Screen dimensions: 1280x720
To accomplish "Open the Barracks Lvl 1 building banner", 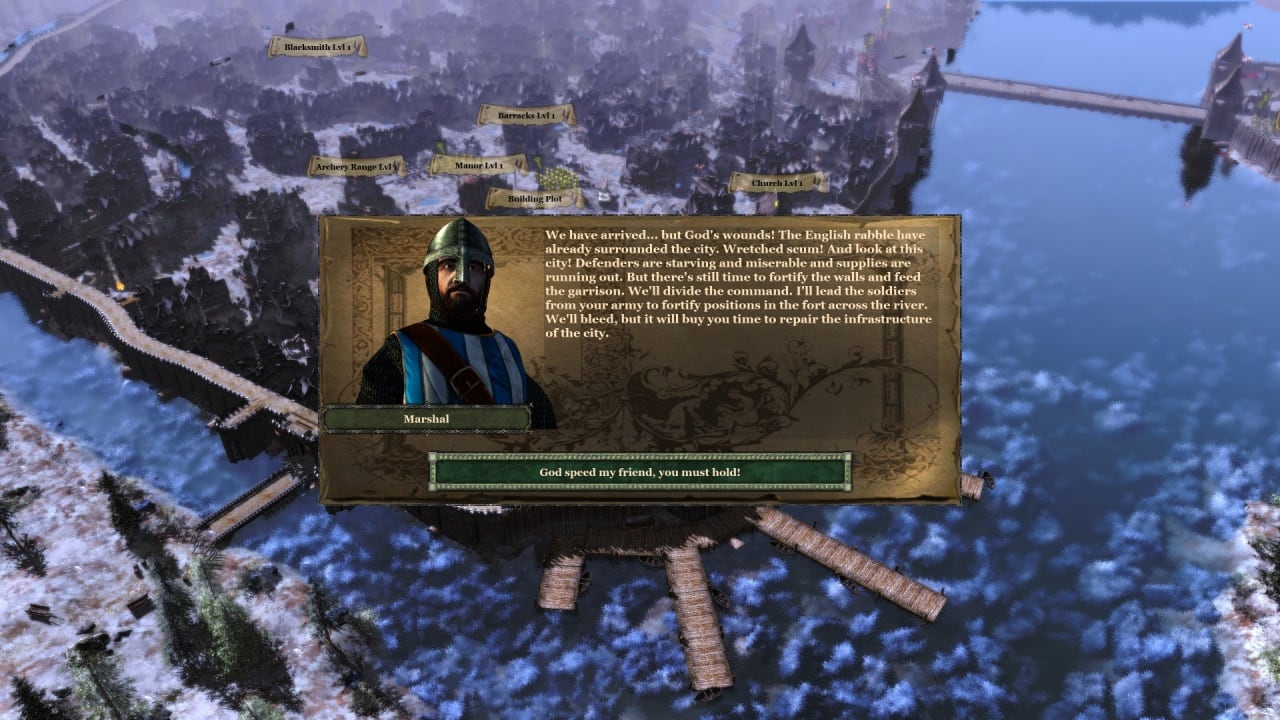I will click(527, 115).
